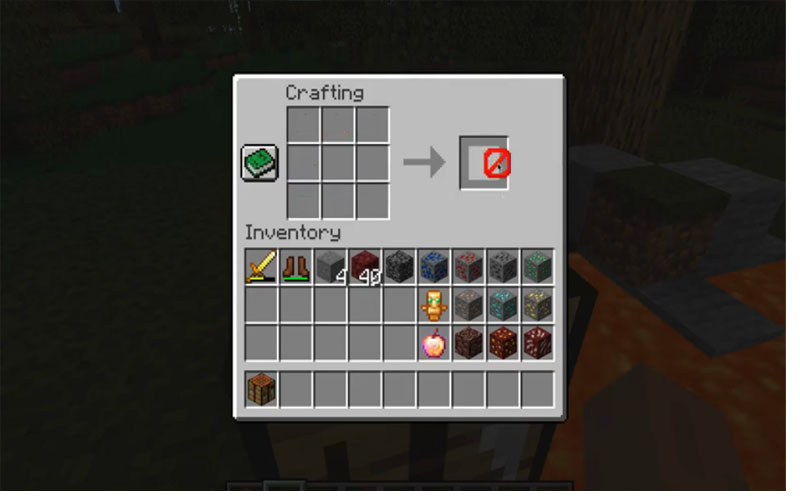
Task: Choose the stack of 40 netherrack
Action: pos(365,267)
